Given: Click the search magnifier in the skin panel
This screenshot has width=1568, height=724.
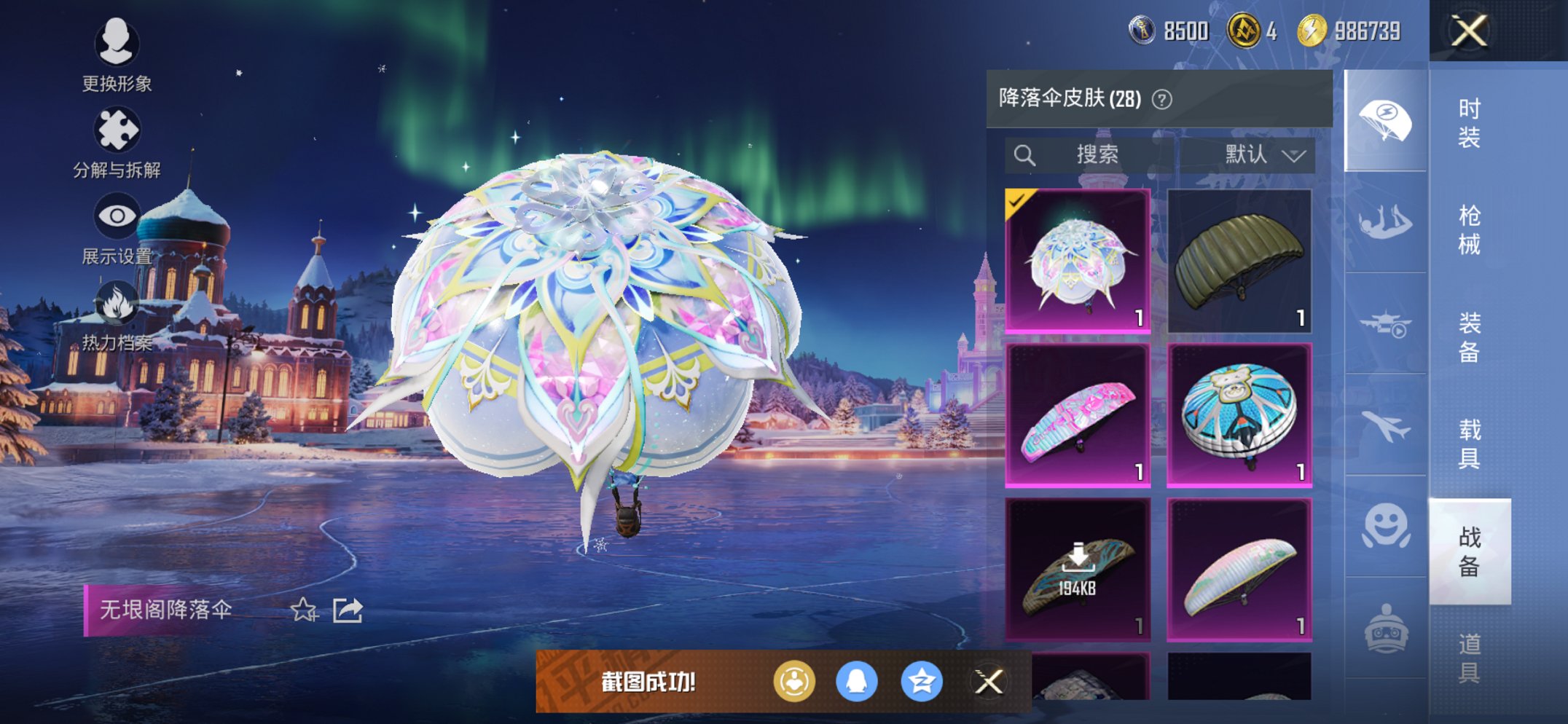Looking at the screenshot, I should coord(1026,154).
